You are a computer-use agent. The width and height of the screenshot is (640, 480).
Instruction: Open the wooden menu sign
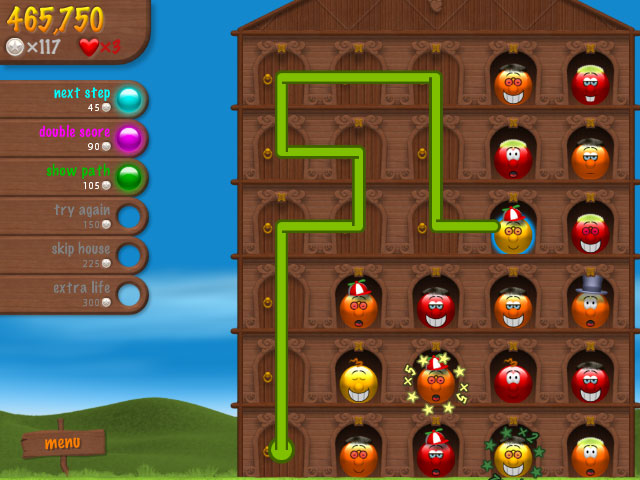coord(63,442)
